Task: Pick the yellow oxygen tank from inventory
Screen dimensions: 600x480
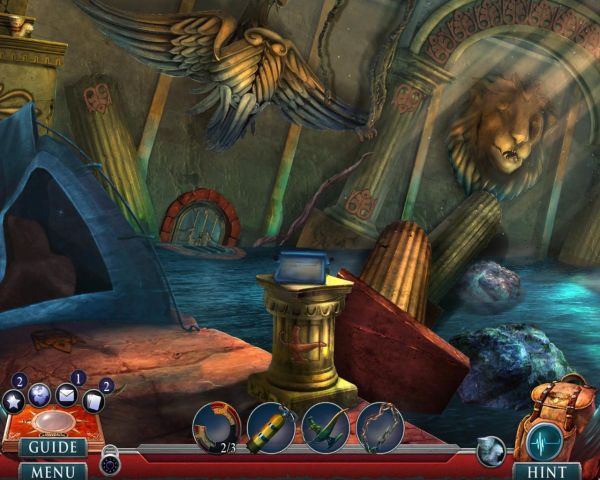Action: pos(271,427)
